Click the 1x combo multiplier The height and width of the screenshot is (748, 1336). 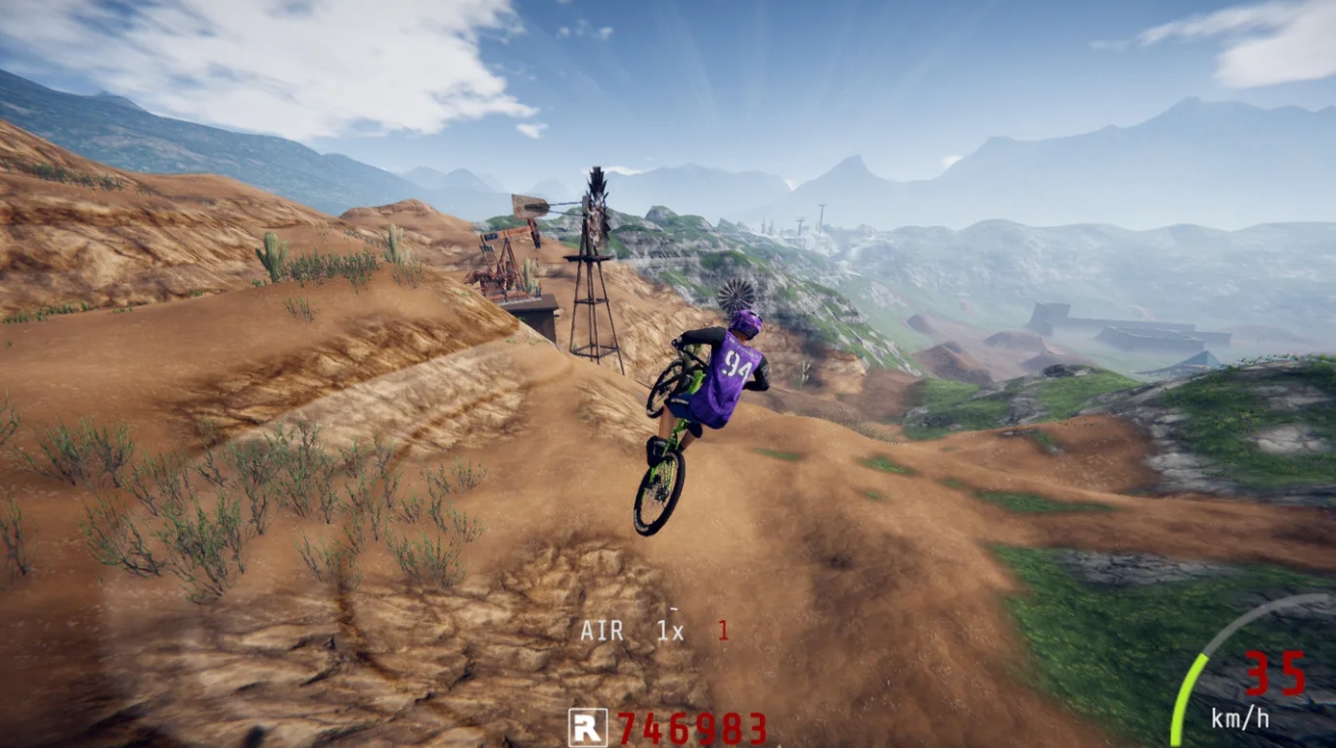[670, 629]
